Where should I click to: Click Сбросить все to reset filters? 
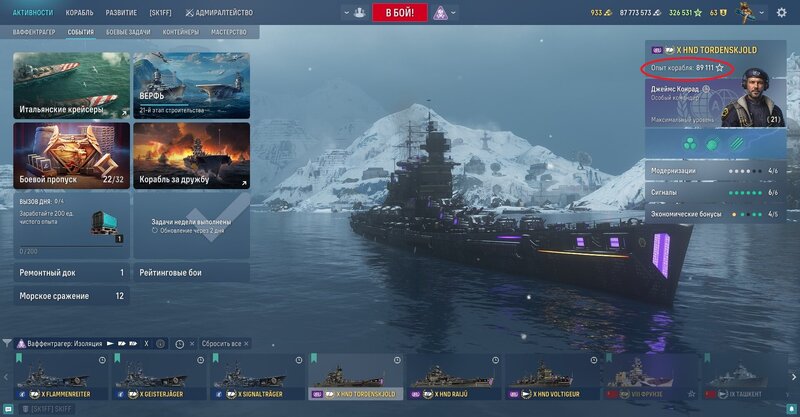click(221, 343)
